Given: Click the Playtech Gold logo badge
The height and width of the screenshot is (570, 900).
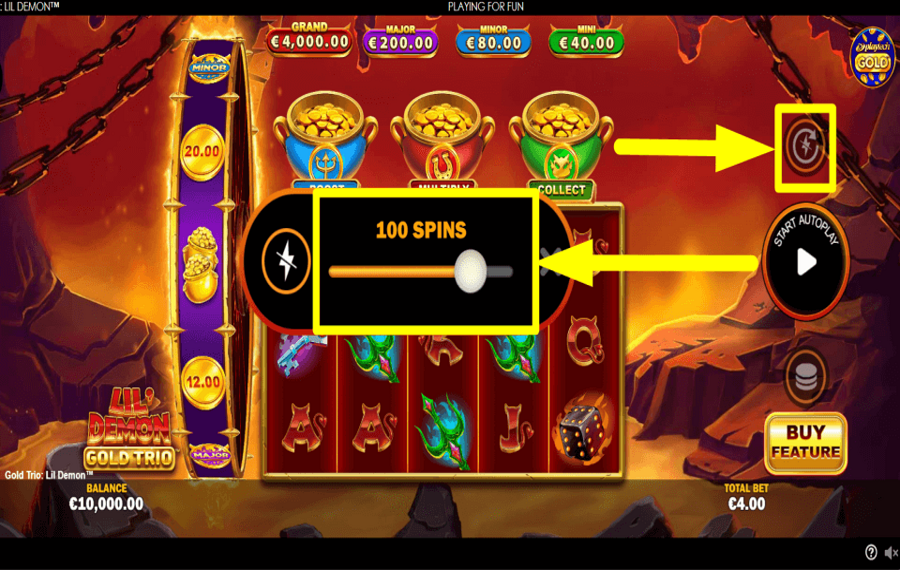Looking at the screenshot, I should (873, 53).
